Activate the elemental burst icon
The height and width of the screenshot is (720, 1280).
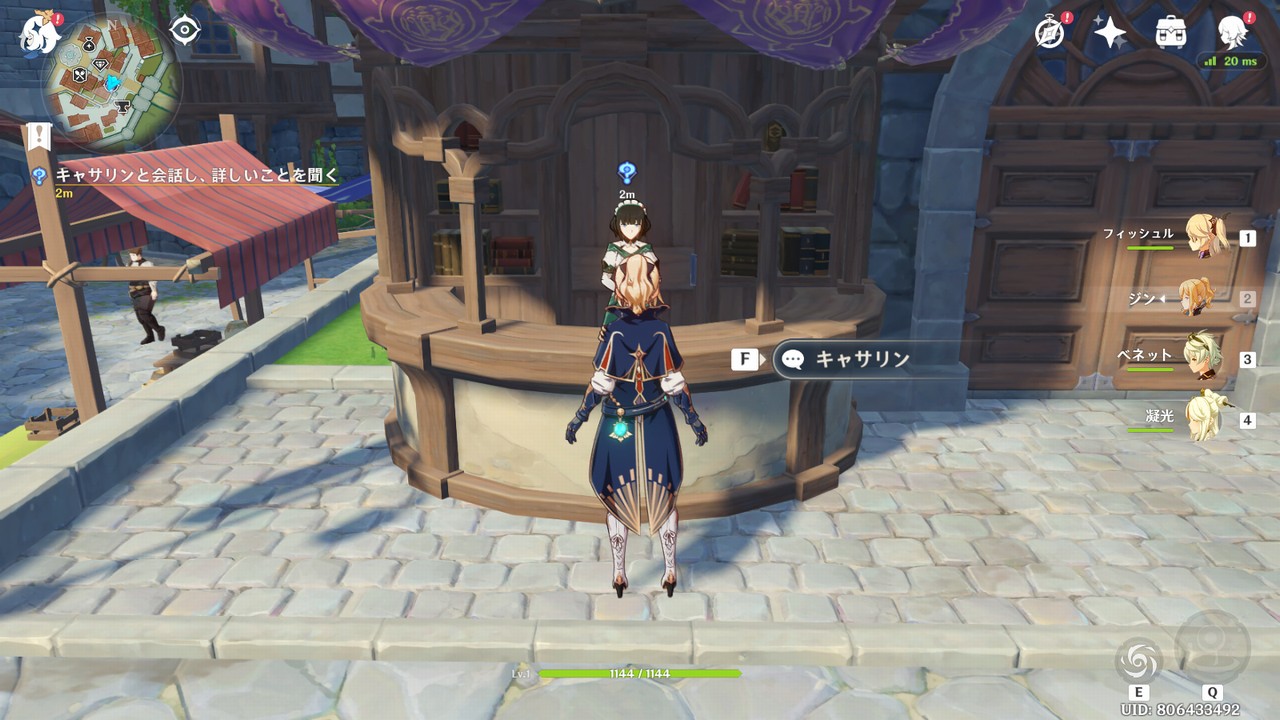(1212, 647)
